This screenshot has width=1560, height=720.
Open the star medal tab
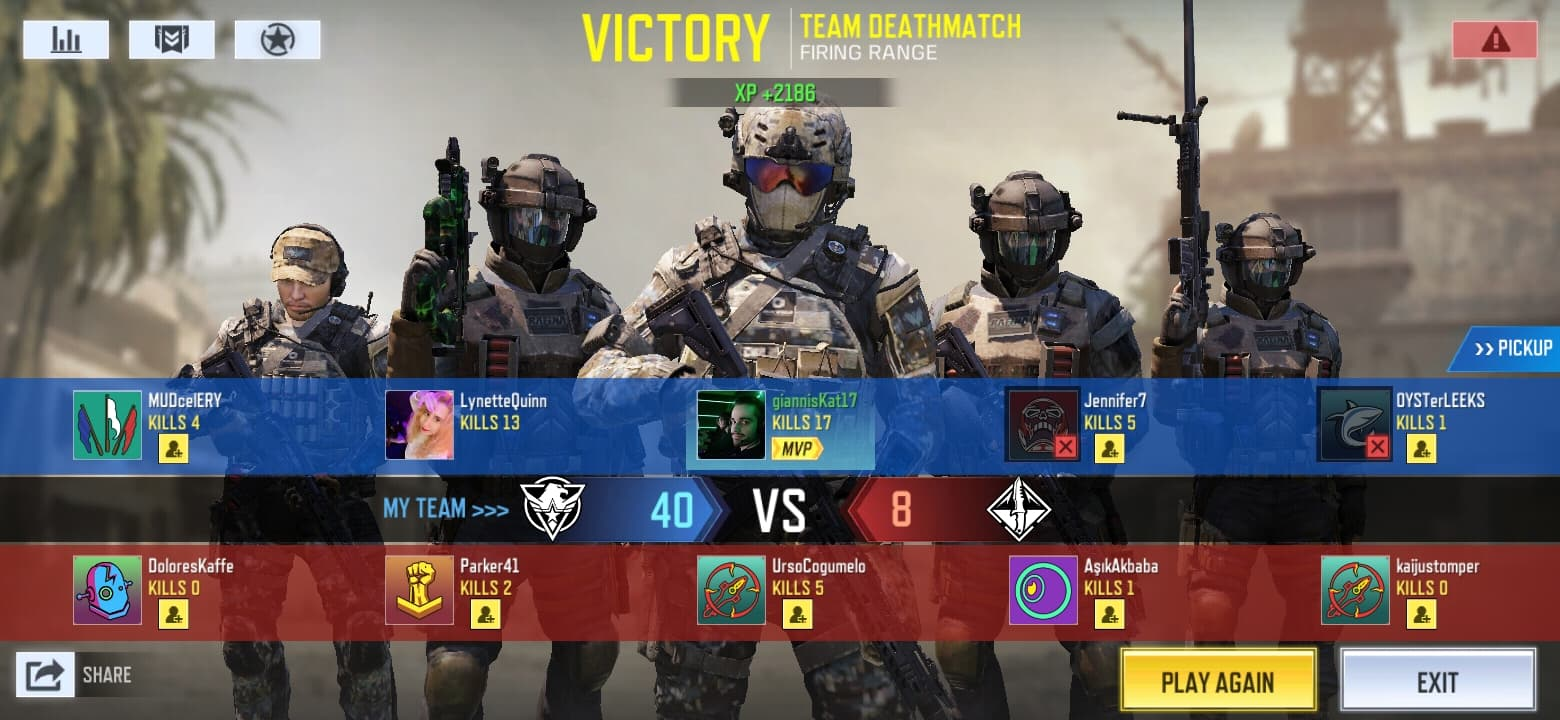click(277, 40)
